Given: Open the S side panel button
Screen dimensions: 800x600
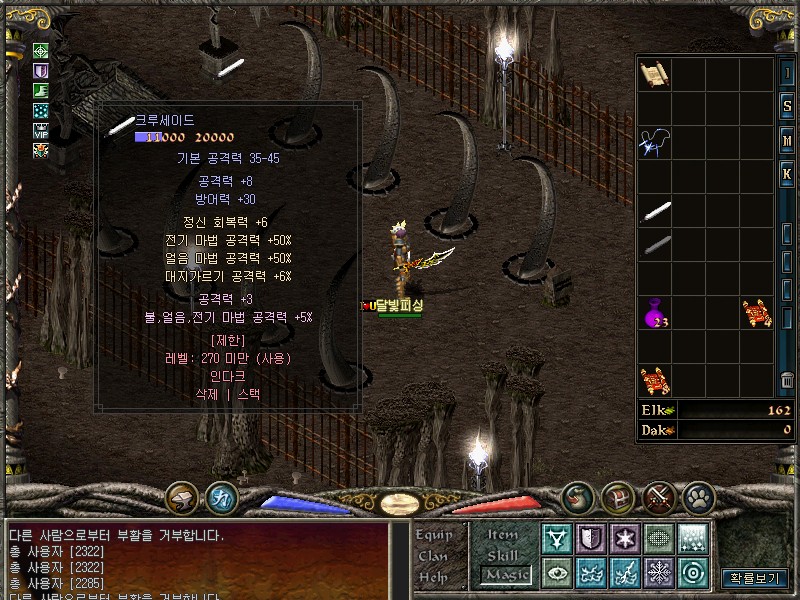Looking at the screenshot, I should point(788,108).
